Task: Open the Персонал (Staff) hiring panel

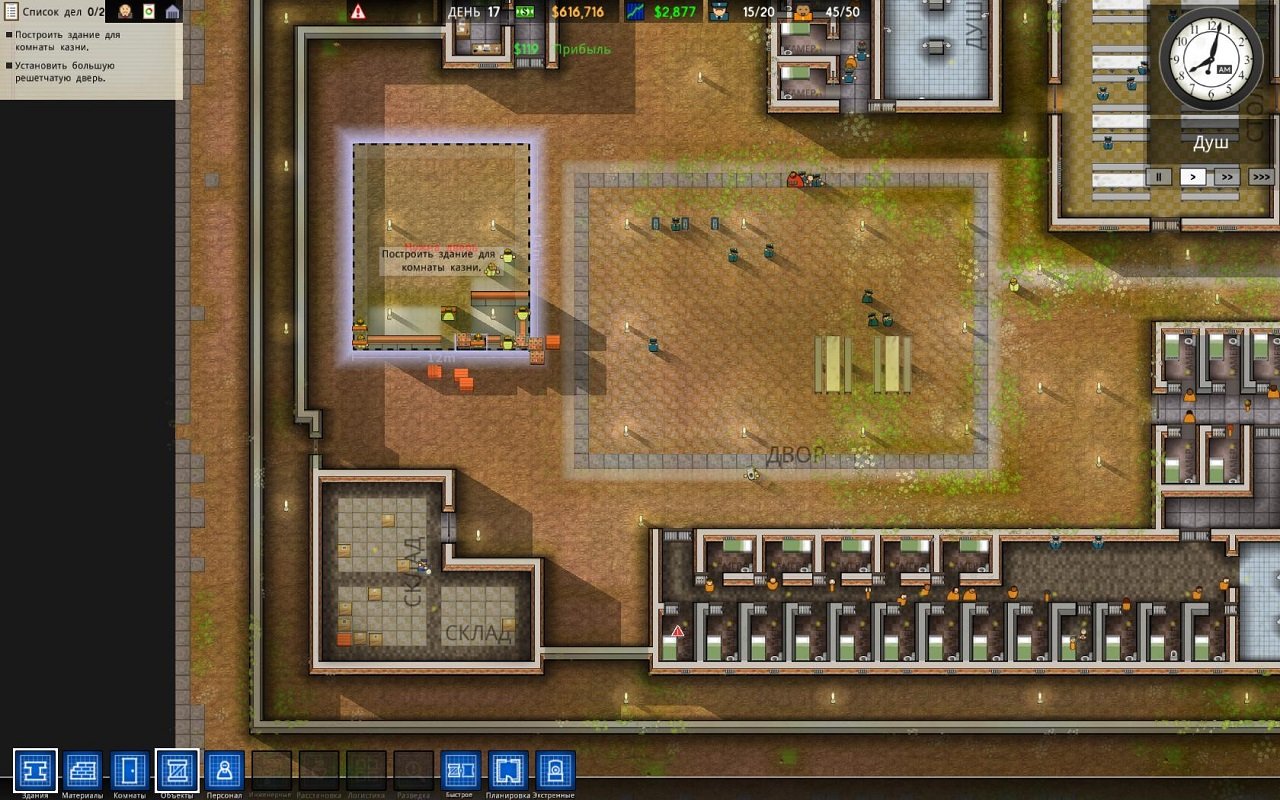Action: (x=225, y=770)
